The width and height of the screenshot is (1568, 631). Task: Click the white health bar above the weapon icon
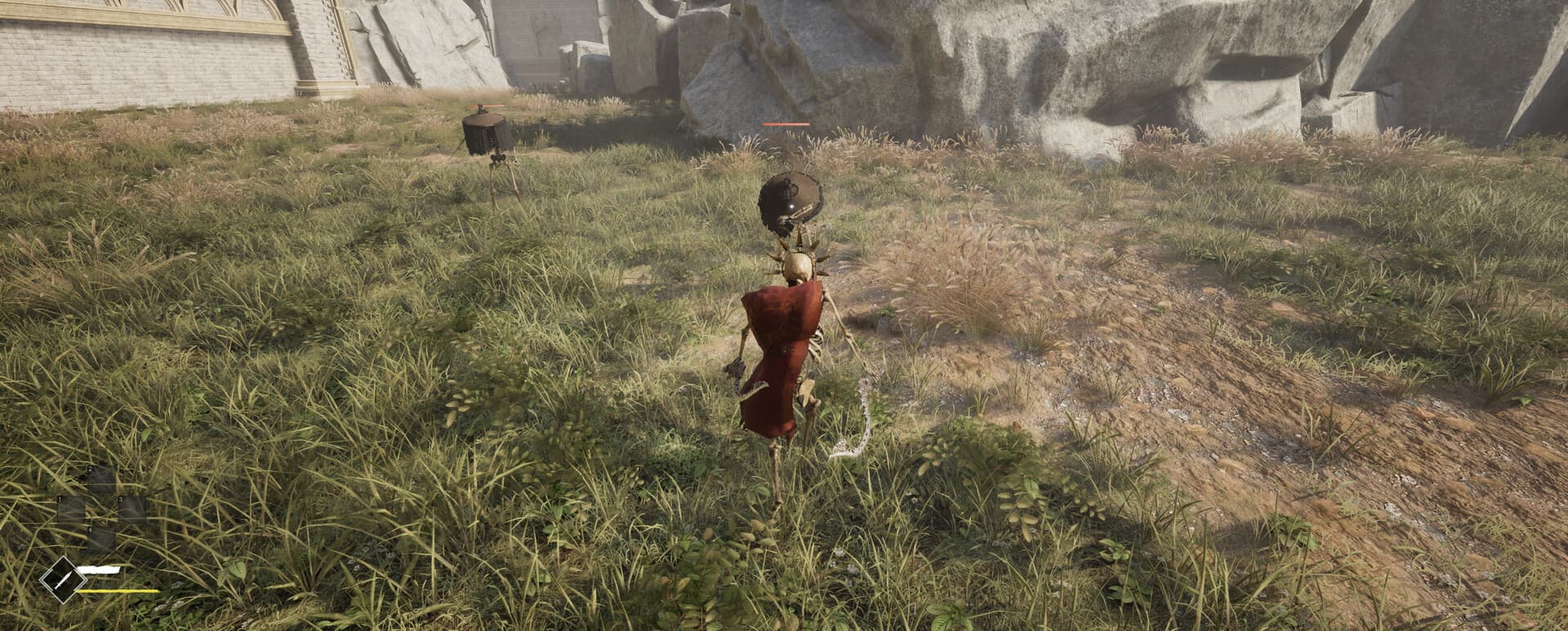coord(98,568)
